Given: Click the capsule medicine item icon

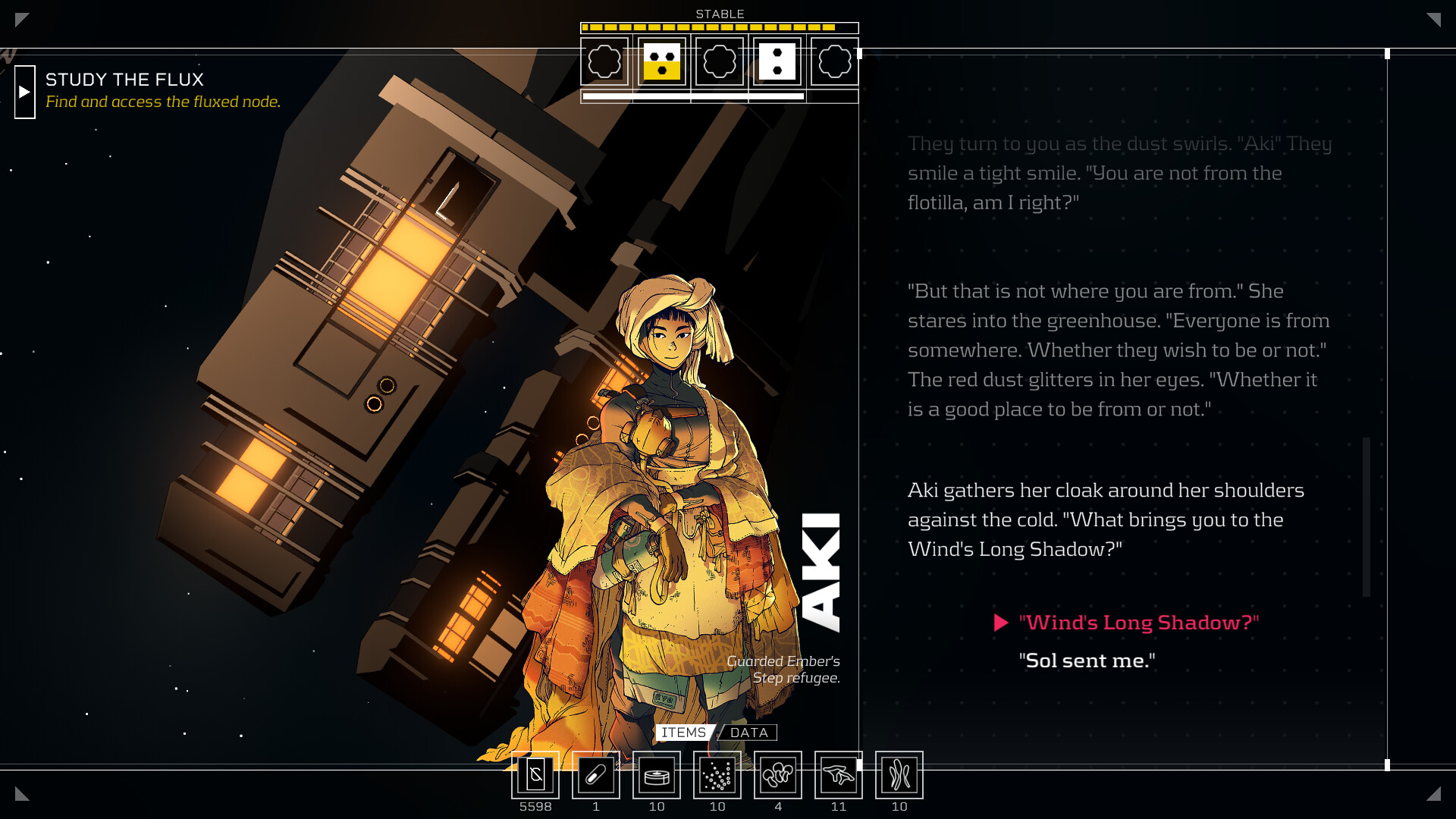Looking at the screenshot, I should click(596, 775).
